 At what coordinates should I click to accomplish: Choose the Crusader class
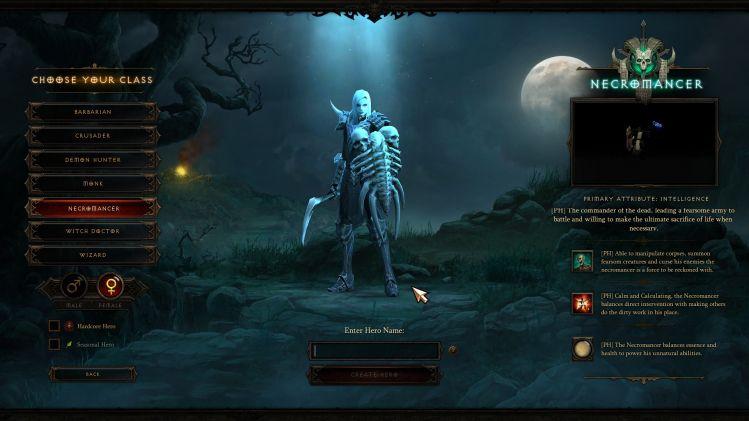click(x=92, y=136)
